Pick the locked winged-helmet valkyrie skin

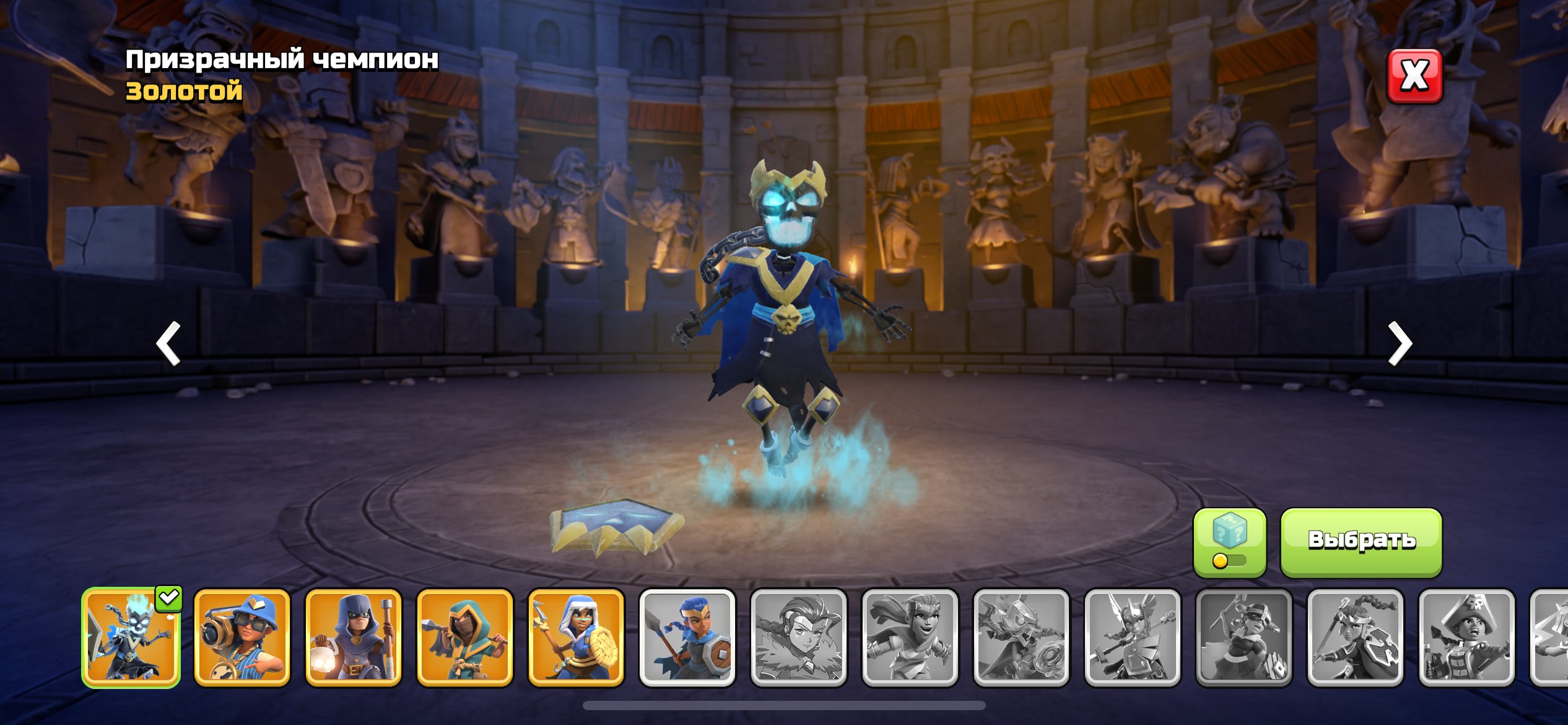[x=1133, y=638]
